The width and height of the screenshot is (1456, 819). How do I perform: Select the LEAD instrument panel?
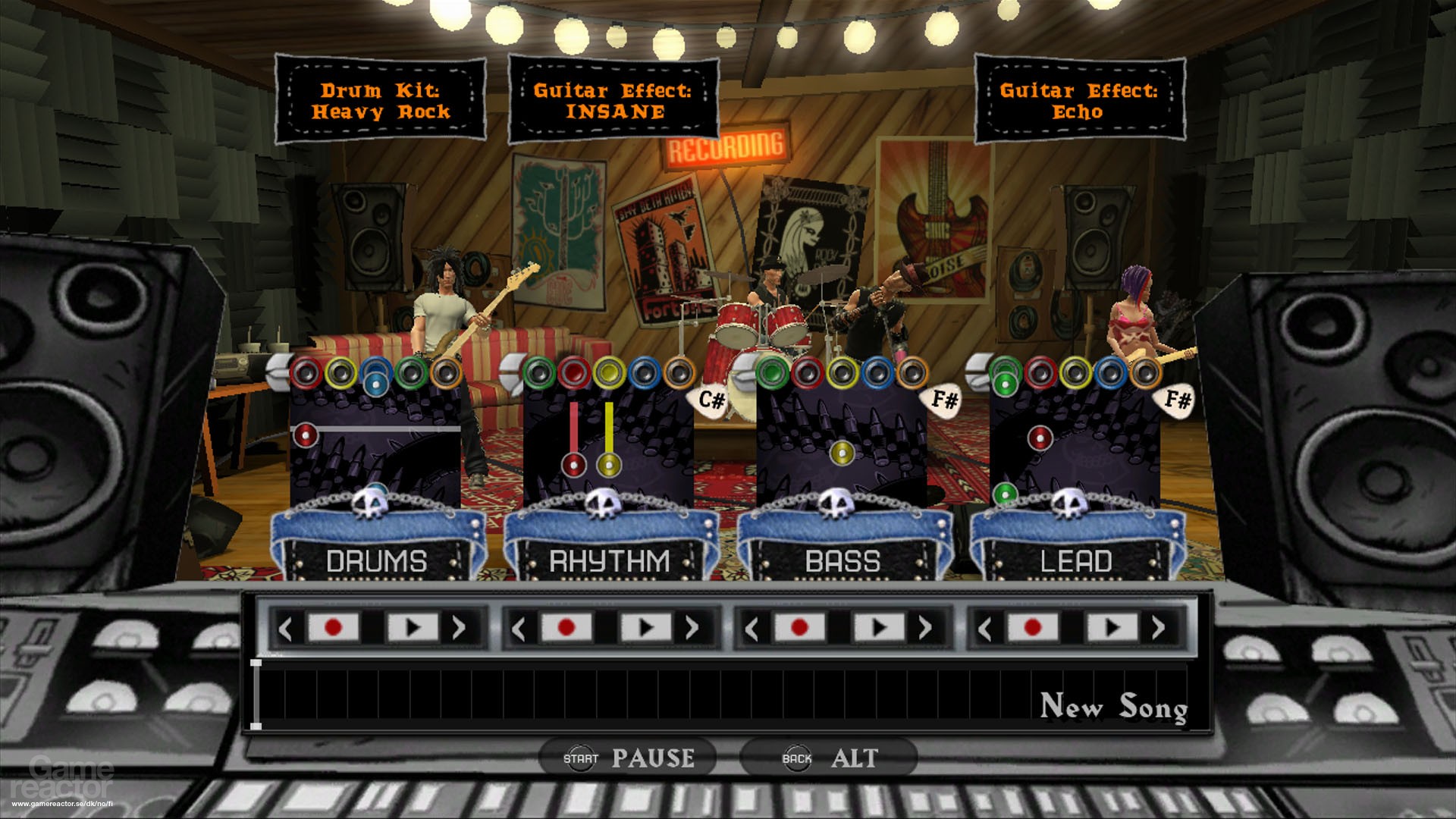[1075, 561]
